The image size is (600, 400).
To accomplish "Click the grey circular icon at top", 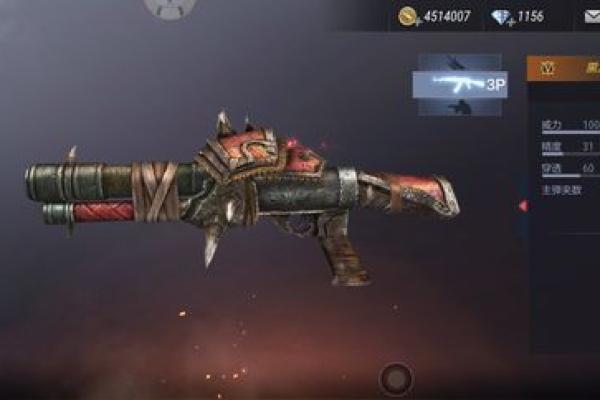I will [x=170, y=8].
